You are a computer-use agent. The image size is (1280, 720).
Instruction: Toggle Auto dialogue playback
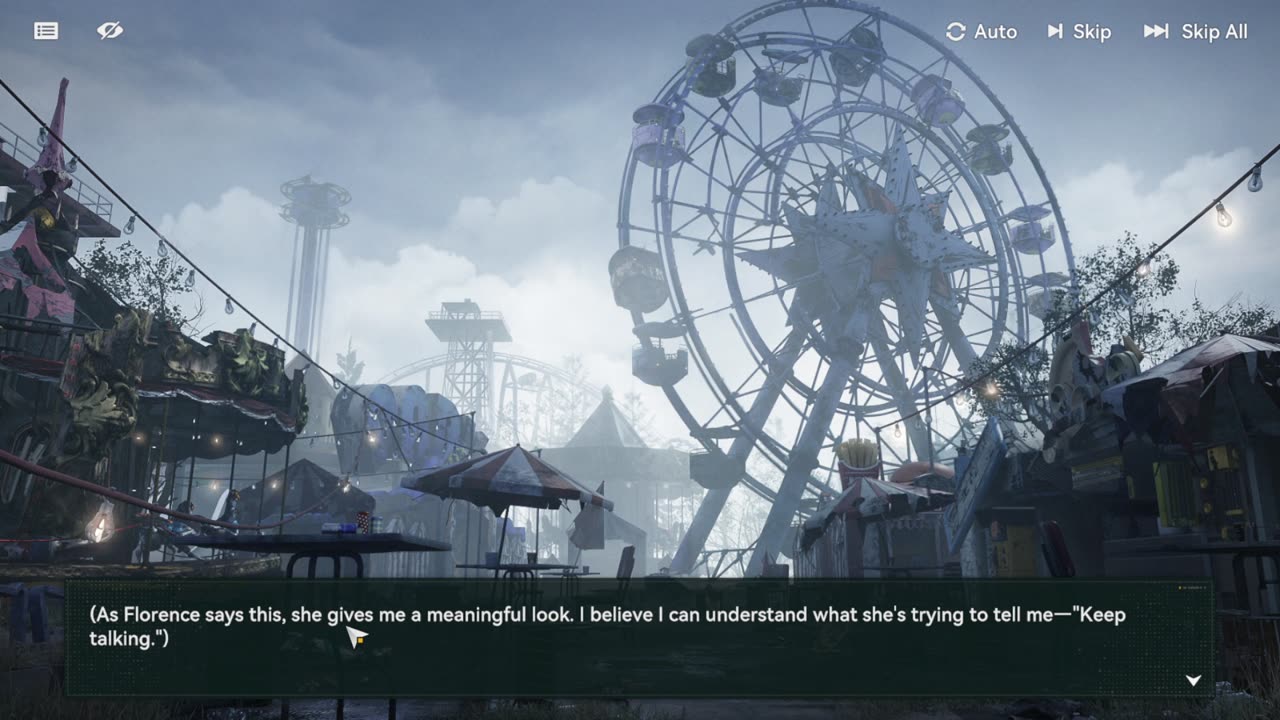(x=981, y=32)
